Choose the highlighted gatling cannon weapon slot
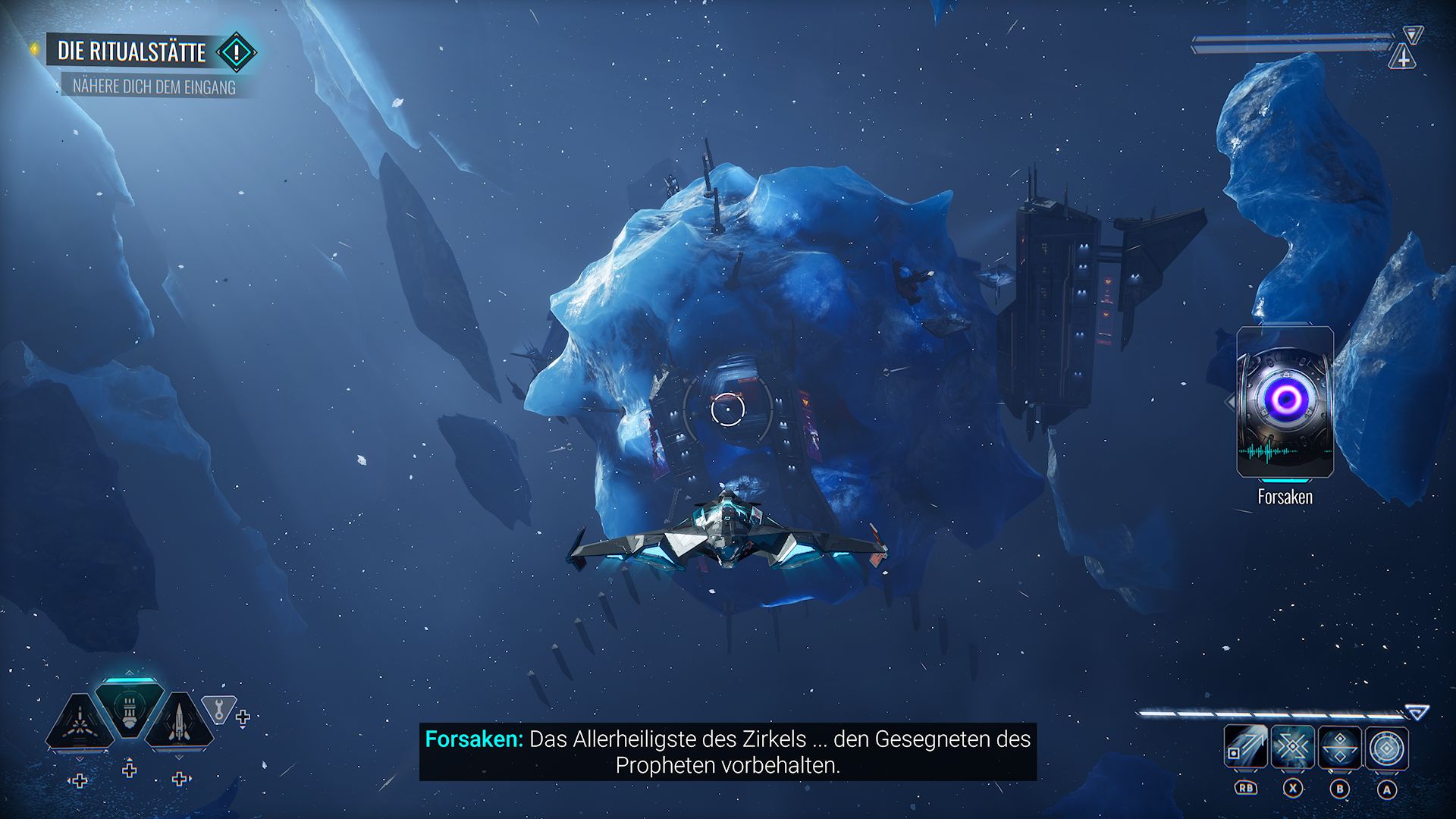The height and width of the screenshot is (819, 1456). [x=129, y=709]
